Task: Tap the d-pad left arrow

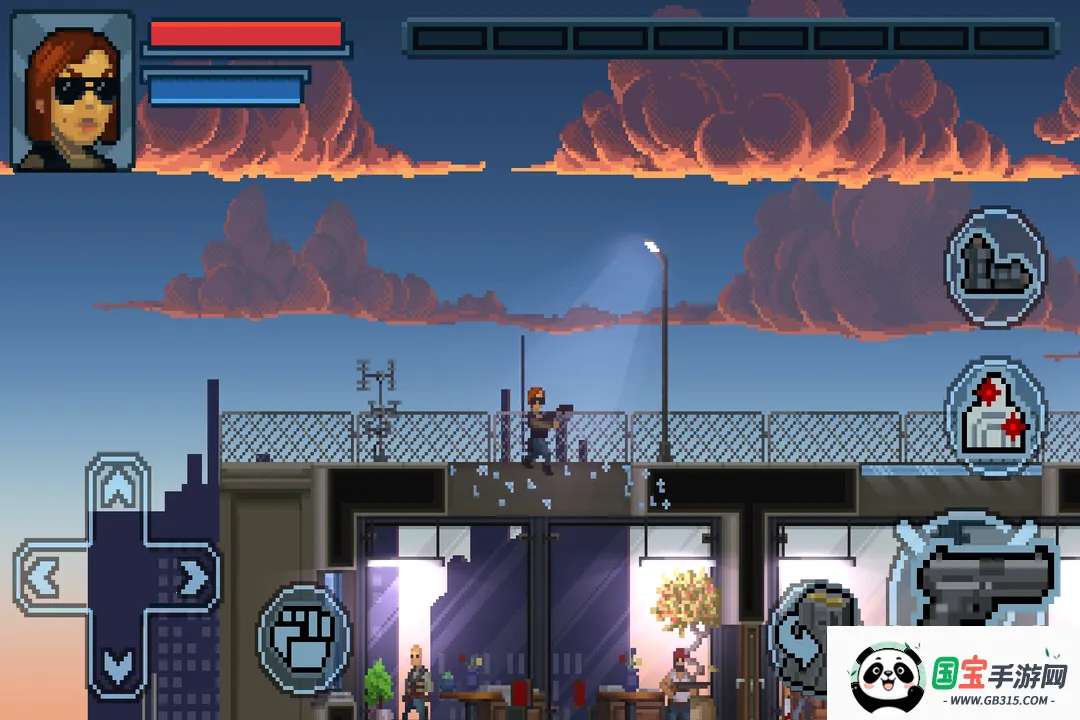Action: 46,577
